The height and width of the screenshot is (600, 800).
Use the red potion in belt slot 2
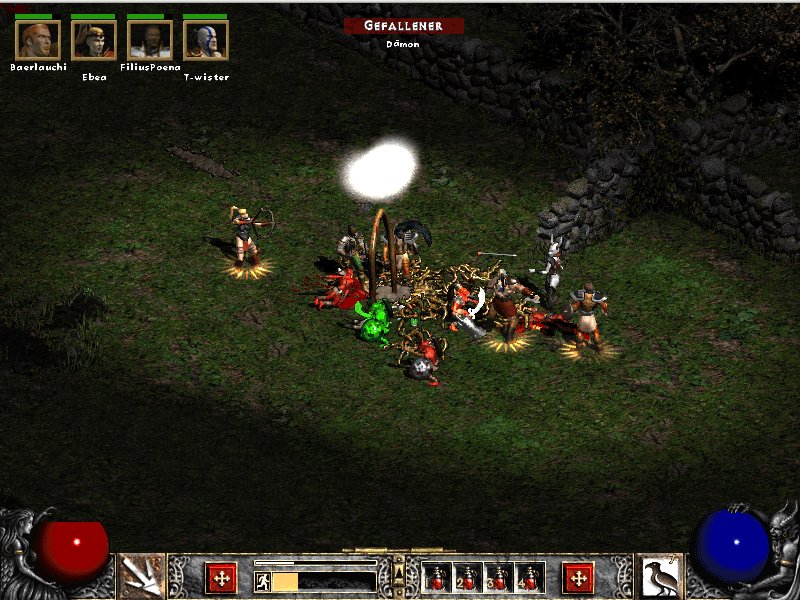point(468,578)
